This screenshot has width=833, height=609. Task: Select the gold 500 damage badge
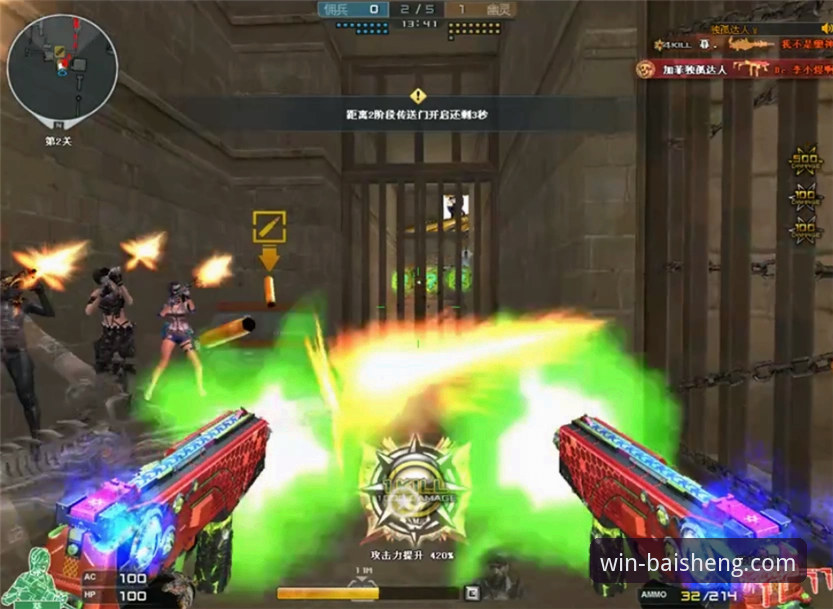click(x=804, y=163)
